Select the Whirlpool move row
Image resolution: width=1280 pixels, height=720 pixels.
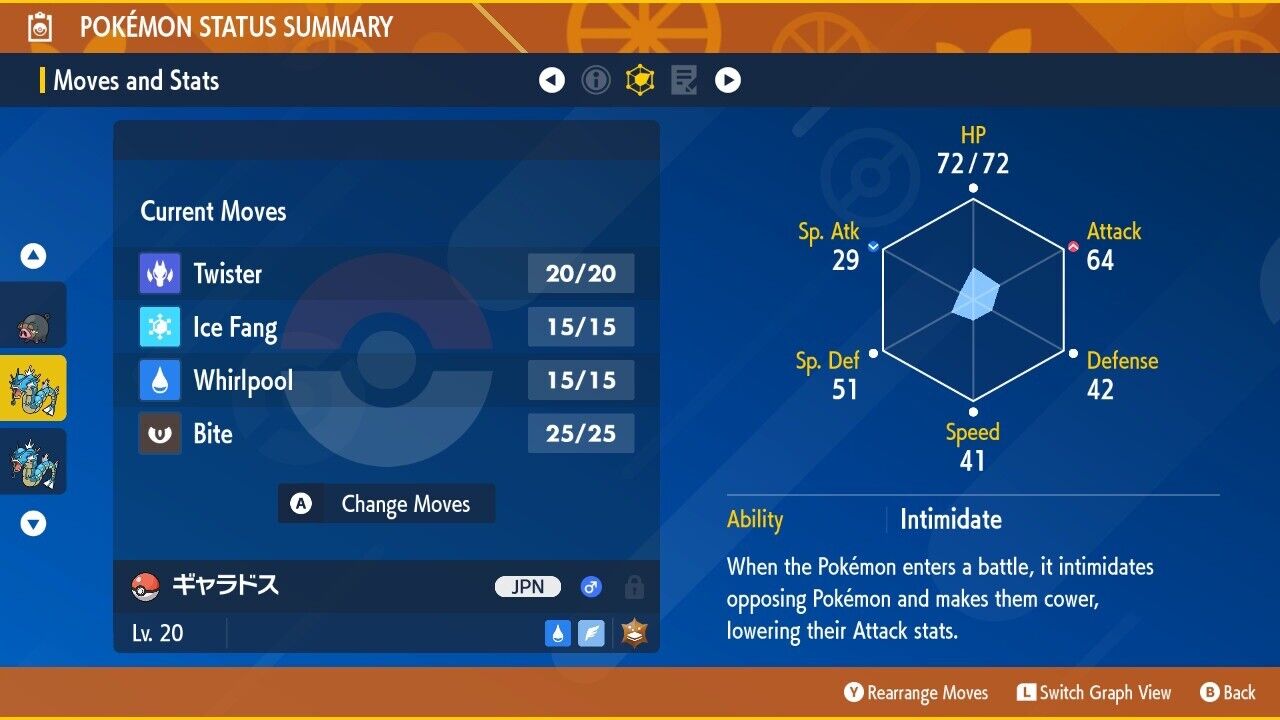pos(386,380)
